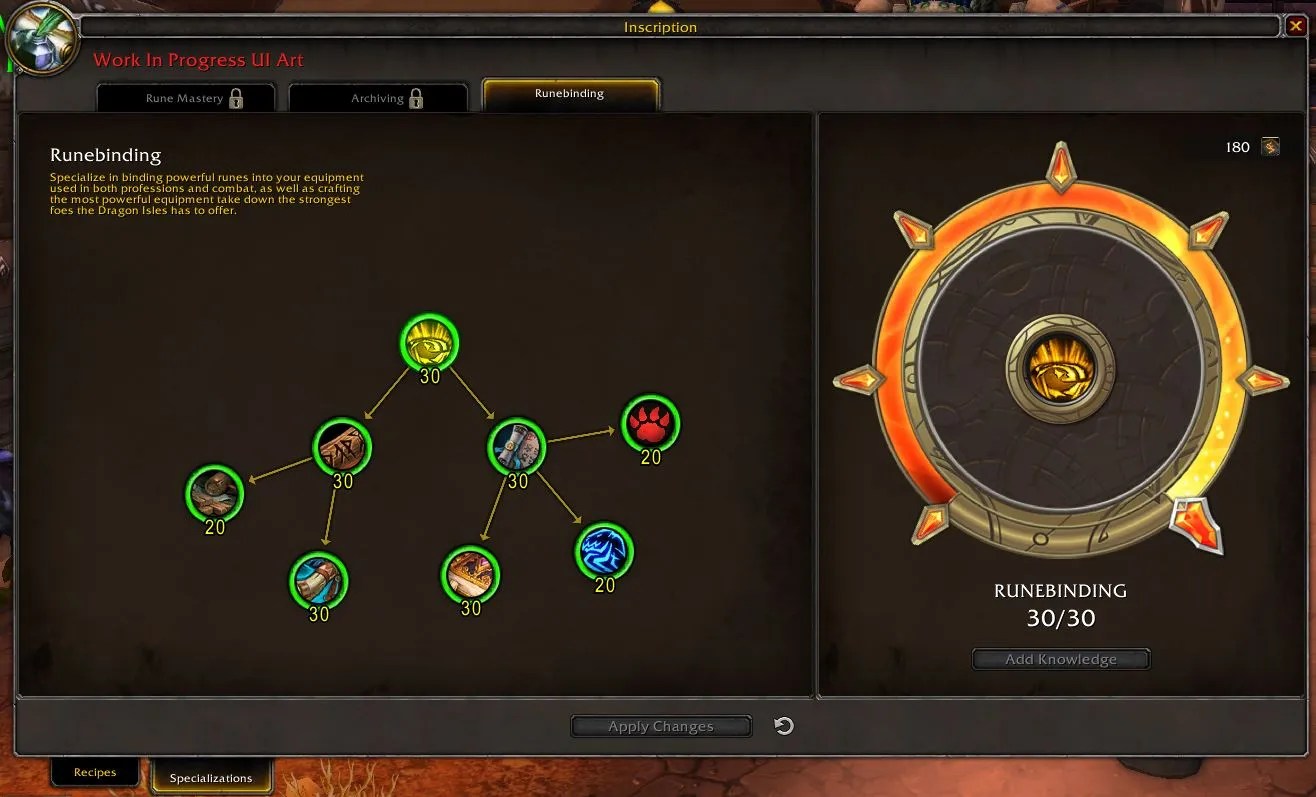This screenshot has width=1316, height=797.
Task: Click the Add Knowledge button
Action: click(x=1061, y=658)
